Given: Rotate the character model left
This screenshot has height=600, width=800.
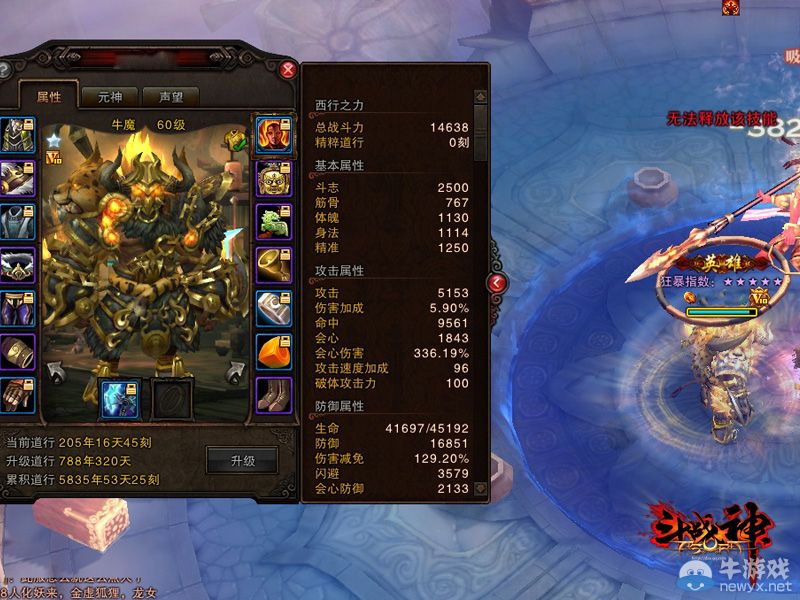Looking at the screenshot, I should pos(58,373).
